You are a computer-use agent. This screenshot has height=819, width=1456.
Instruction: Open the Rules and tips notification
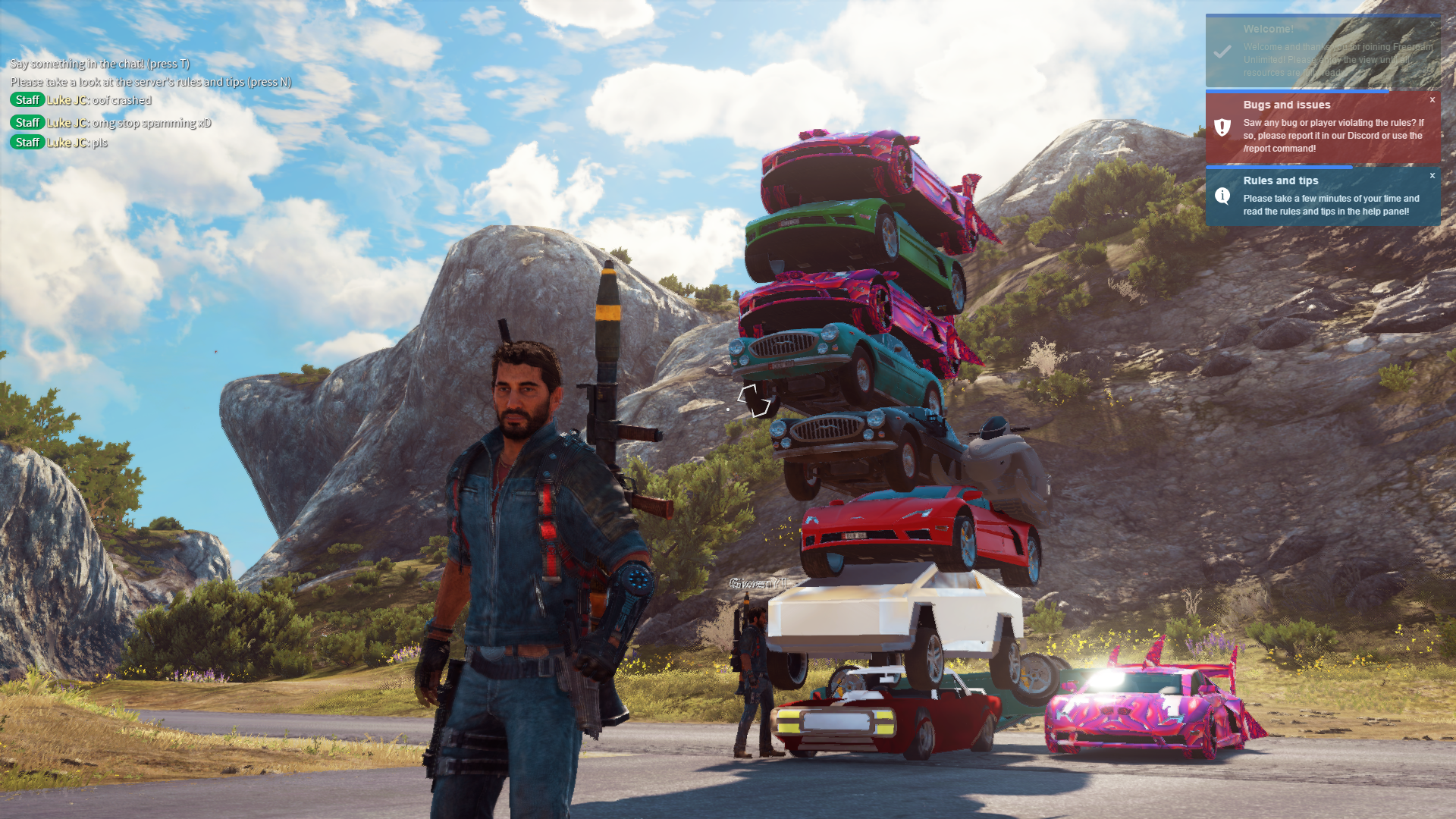[1323, 197]
